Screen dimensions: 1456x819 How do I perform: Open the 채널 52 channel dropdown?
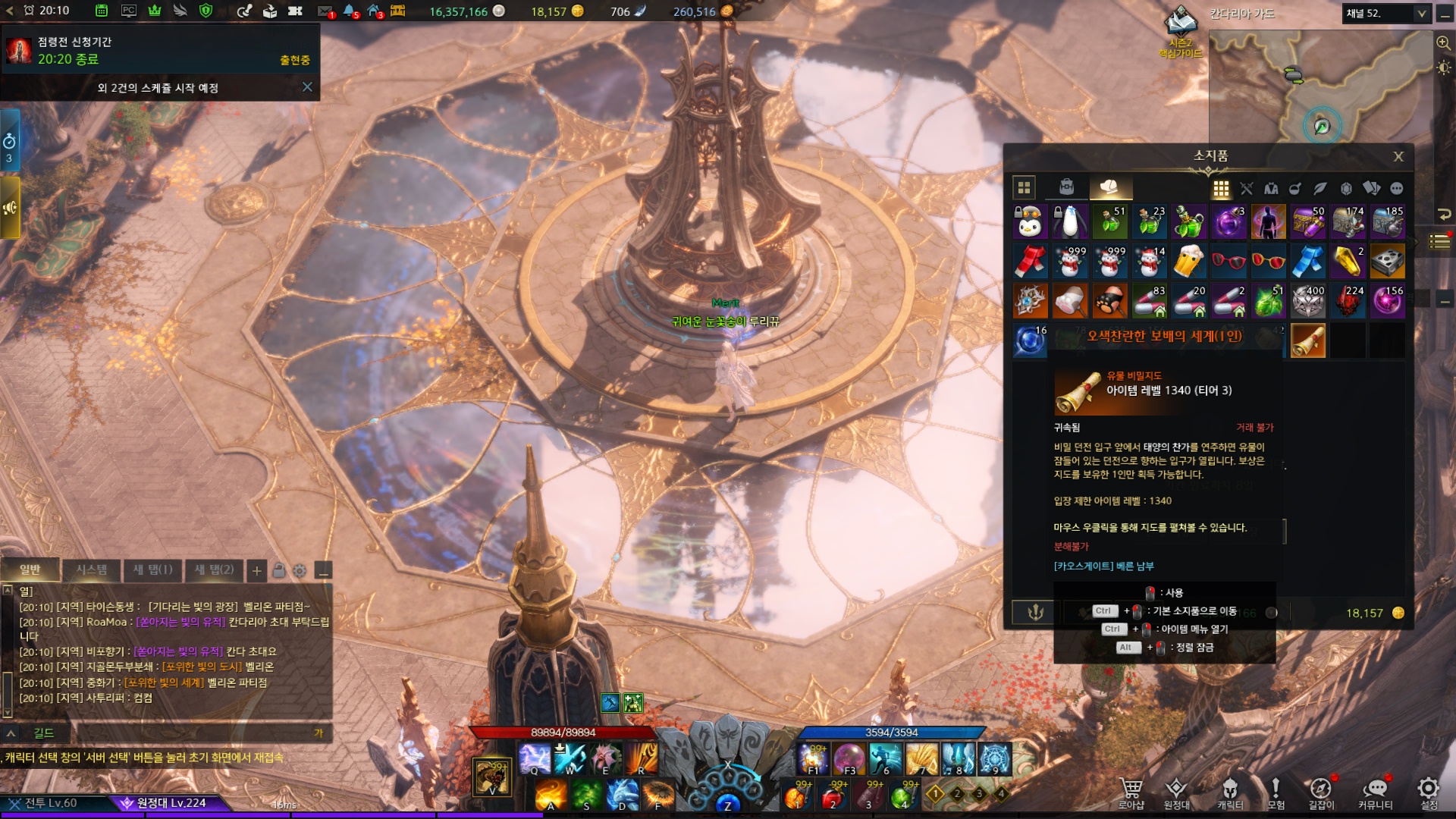1421,14
